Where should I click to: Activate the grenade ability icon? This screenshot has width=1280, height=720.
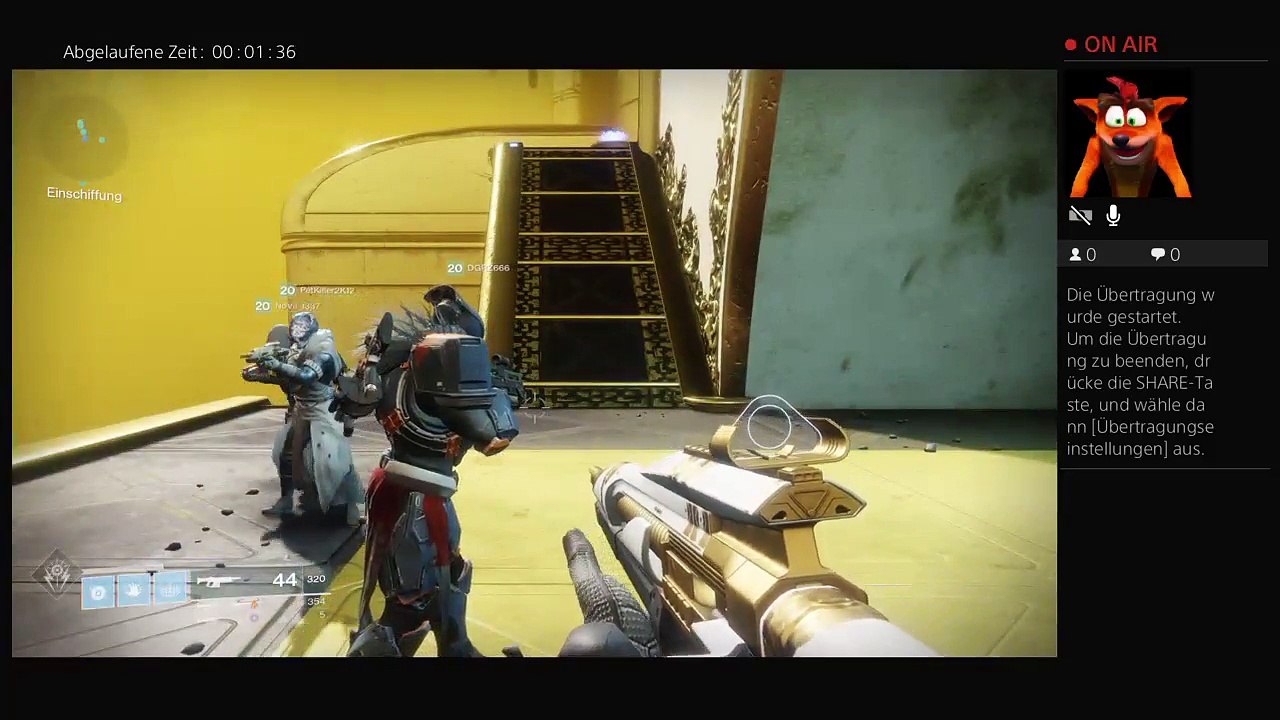coord(98,592)
